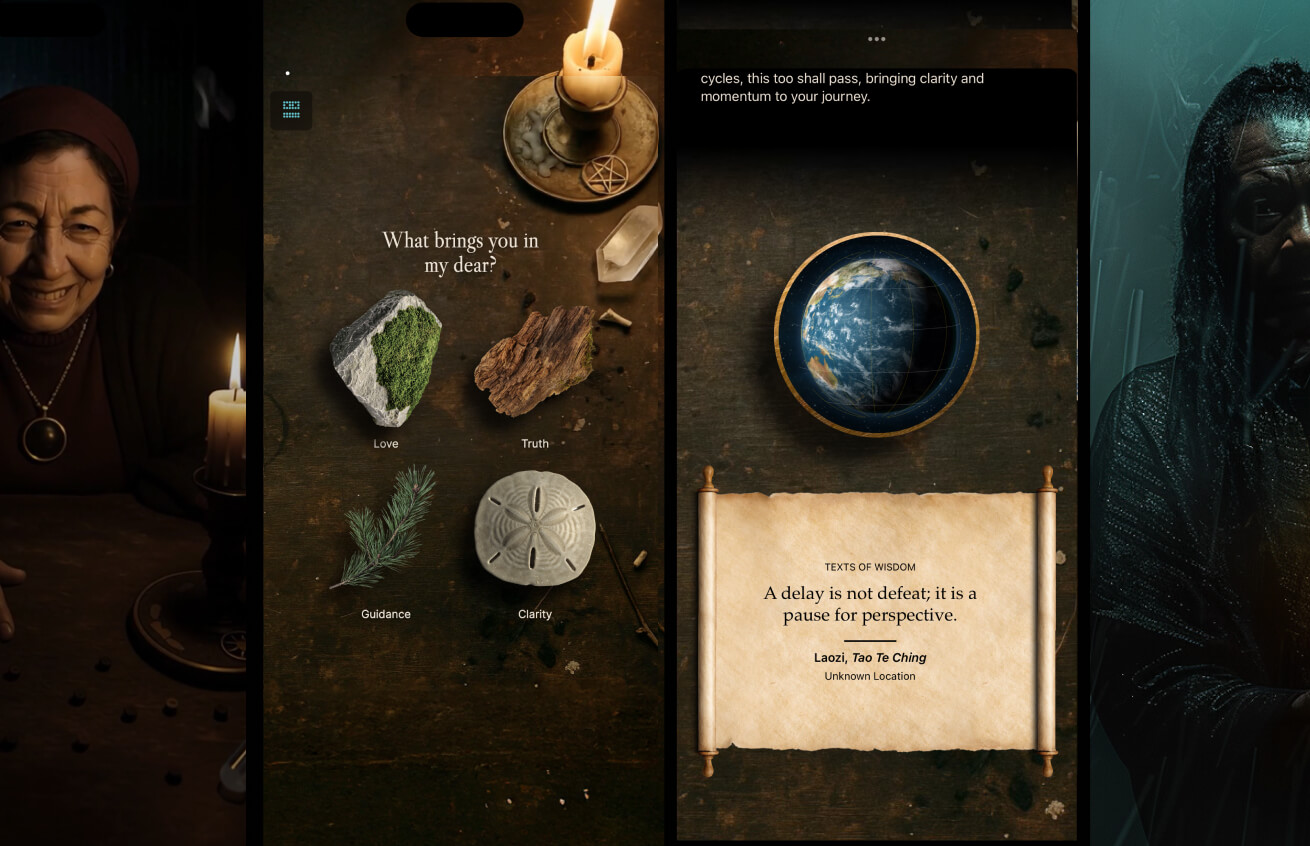Open the Texts of Wisdom scroll

pyautogui.click(x=876, y=620)
